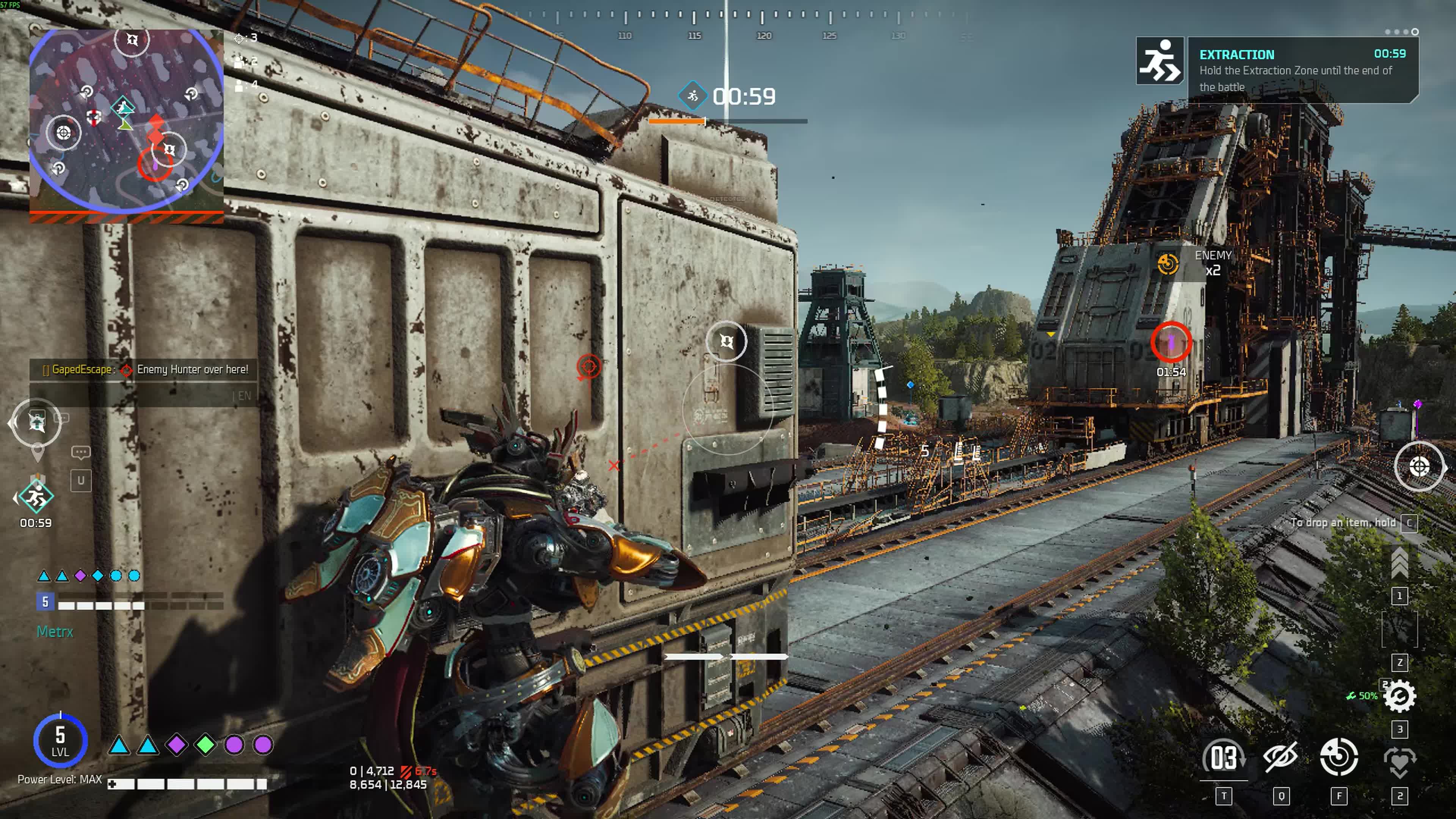Open the chat message bubble icon
Image resolution: width=1456 pixels, height=819 pixels.
[81, 452]
